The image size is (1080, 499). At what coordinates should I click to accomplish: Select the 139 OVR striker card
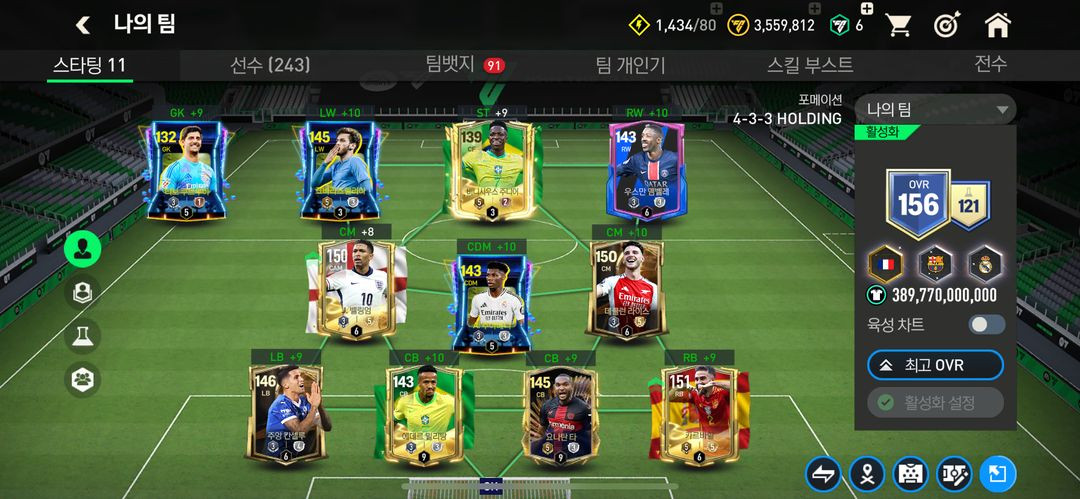pos(492,170)
